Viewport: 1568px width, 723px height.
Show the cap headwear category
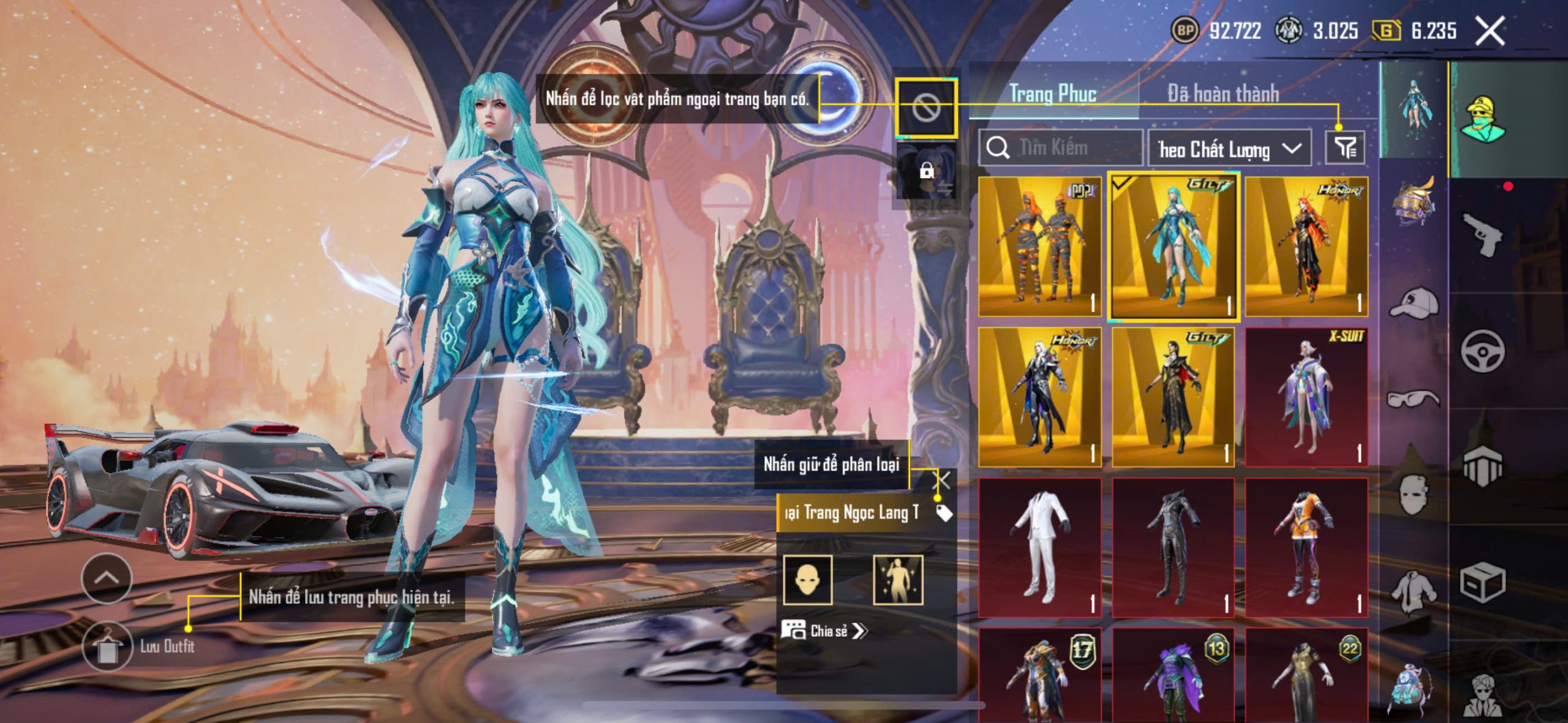coord(1414,302)
